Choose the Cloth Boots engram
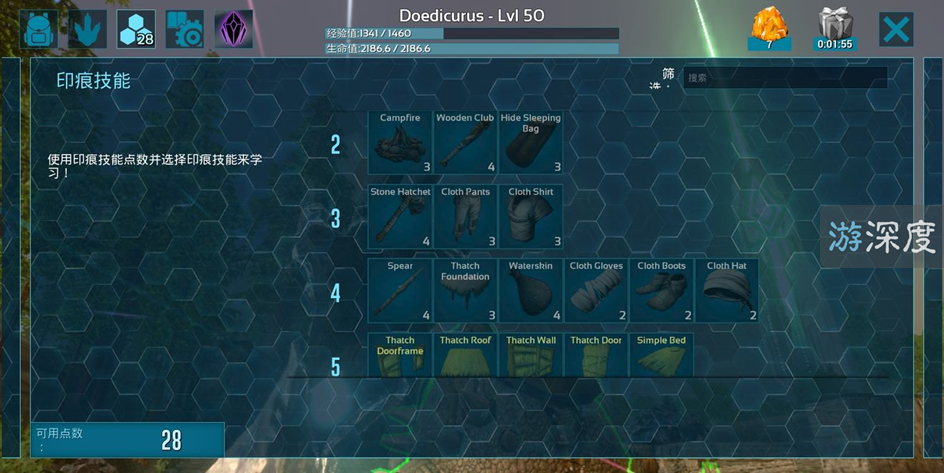Image resolution: width=944 pixels, height=473 pixels. coord(661,291)
